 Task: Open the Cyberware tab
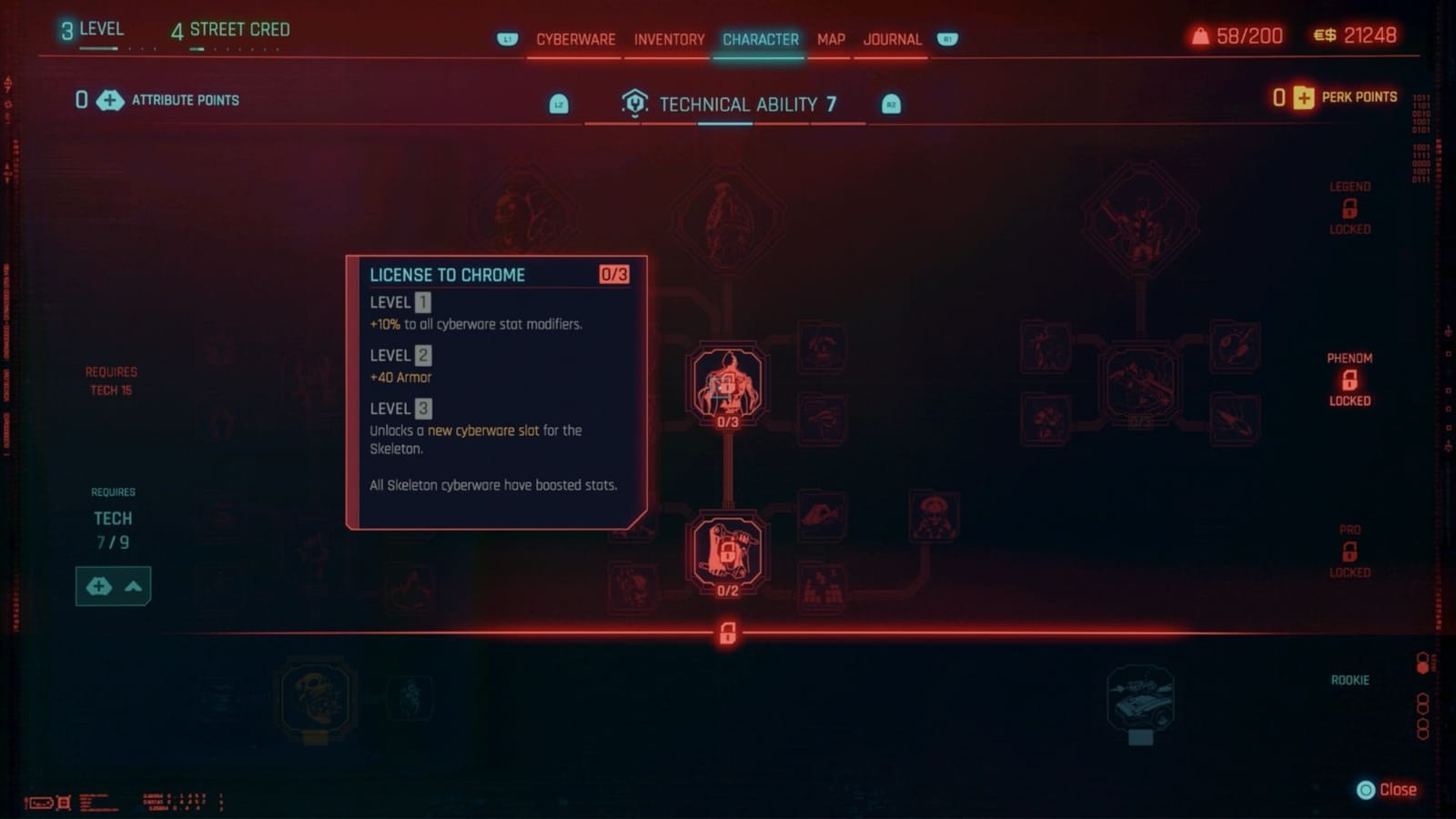[574, 39]
